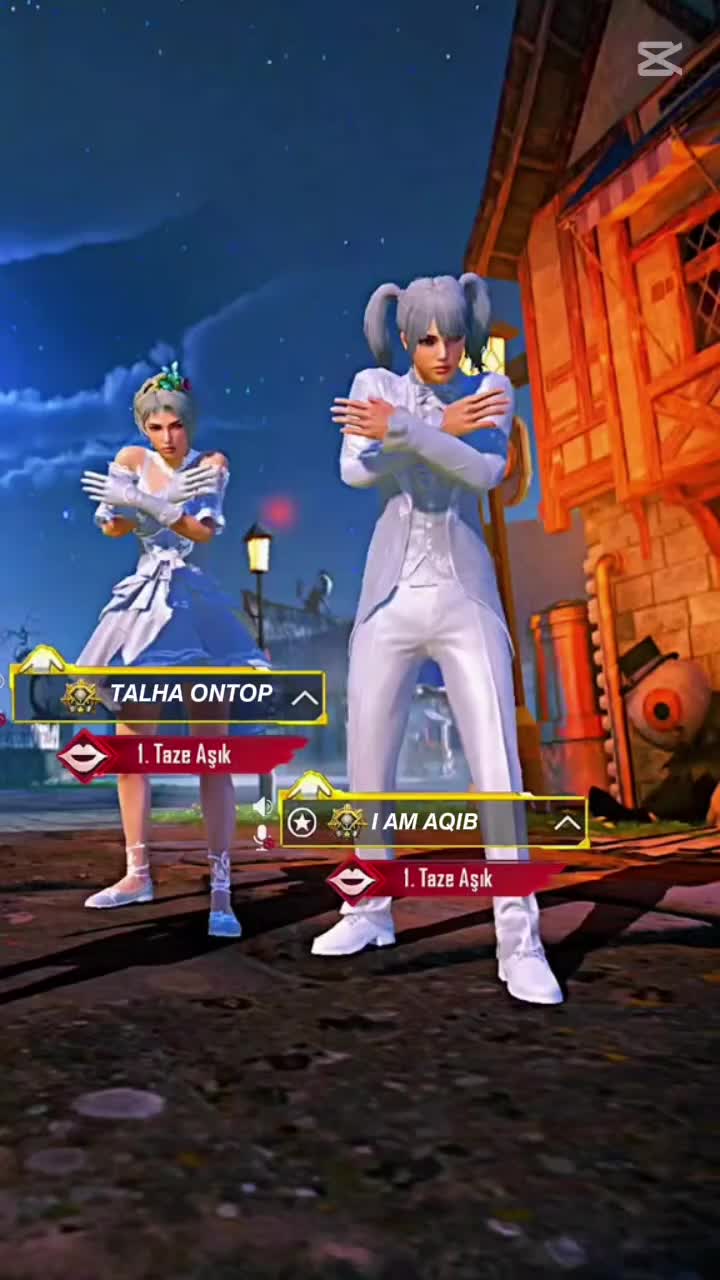Open I AM AQIB's player nameplate
Viewport: 720px width, 1280px height.
click(x=424, y=822)
